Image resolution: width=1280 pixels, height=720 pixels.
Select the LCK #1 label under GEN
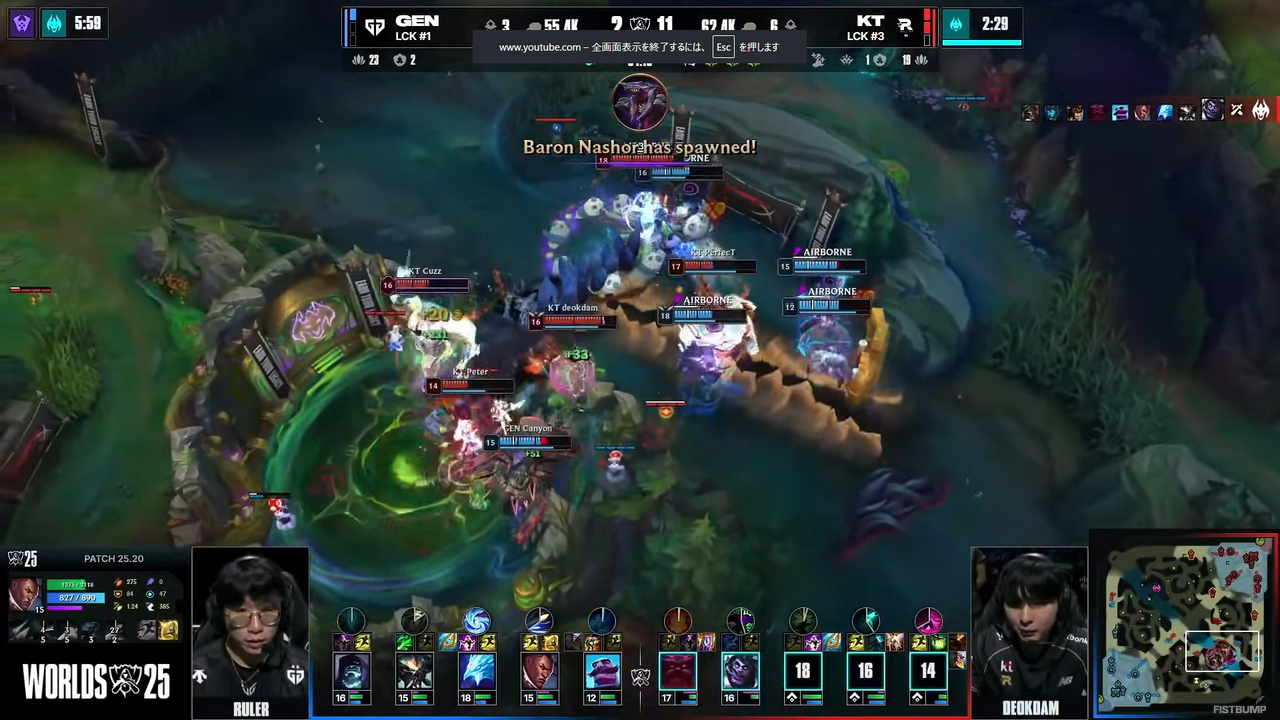pyautogui.click(x=414, y=36)
